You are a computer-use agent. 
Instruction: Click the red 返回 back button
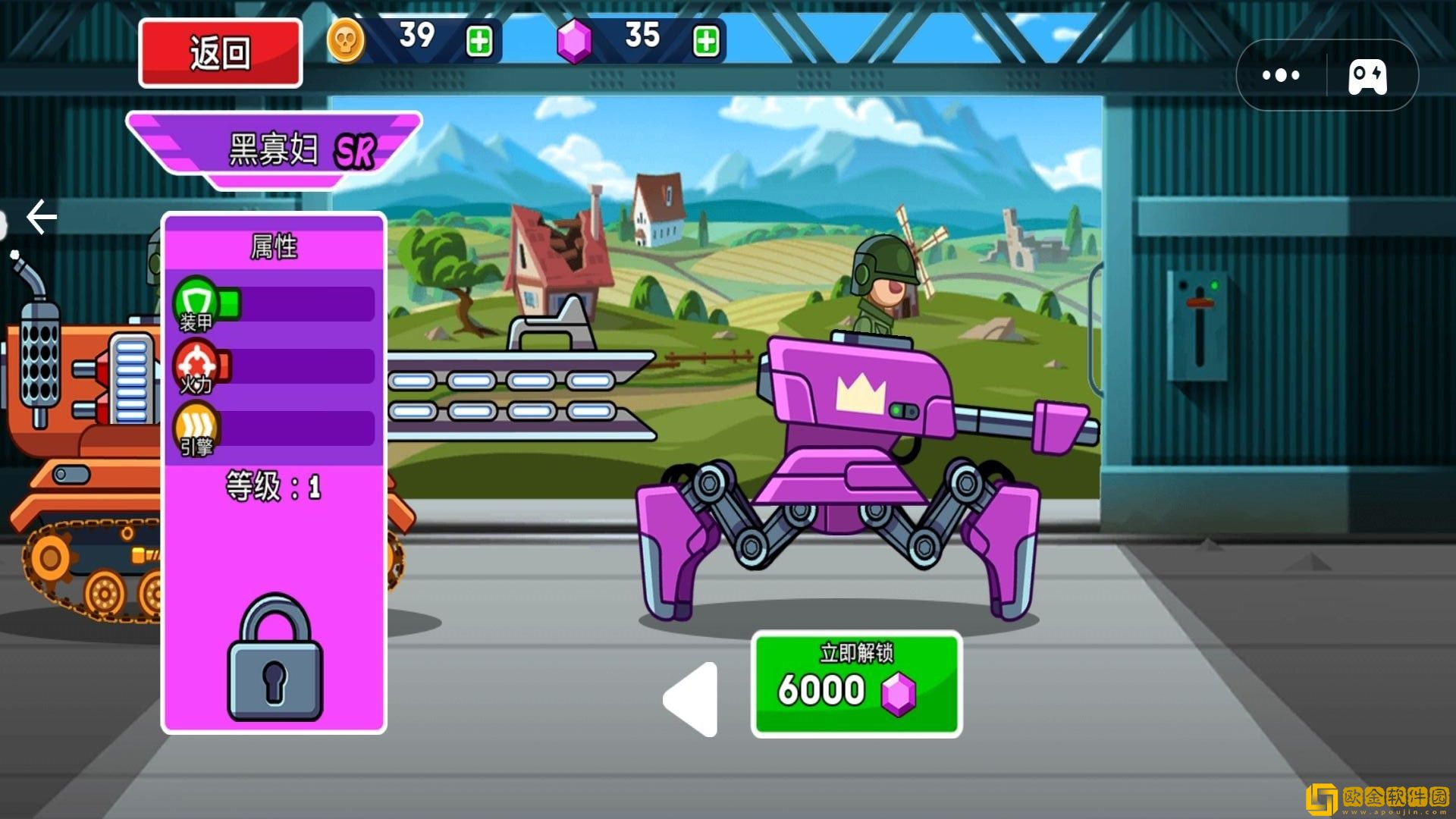click(x=220, y=53)
